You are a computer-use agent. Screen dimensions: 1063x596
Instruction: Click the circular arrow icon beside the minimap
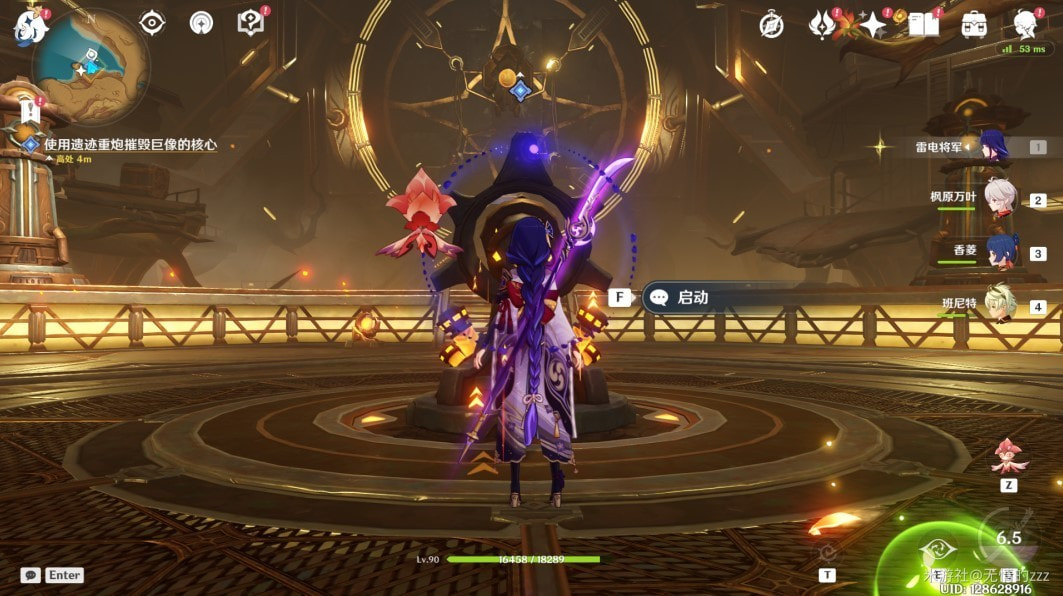coord(201,22)
